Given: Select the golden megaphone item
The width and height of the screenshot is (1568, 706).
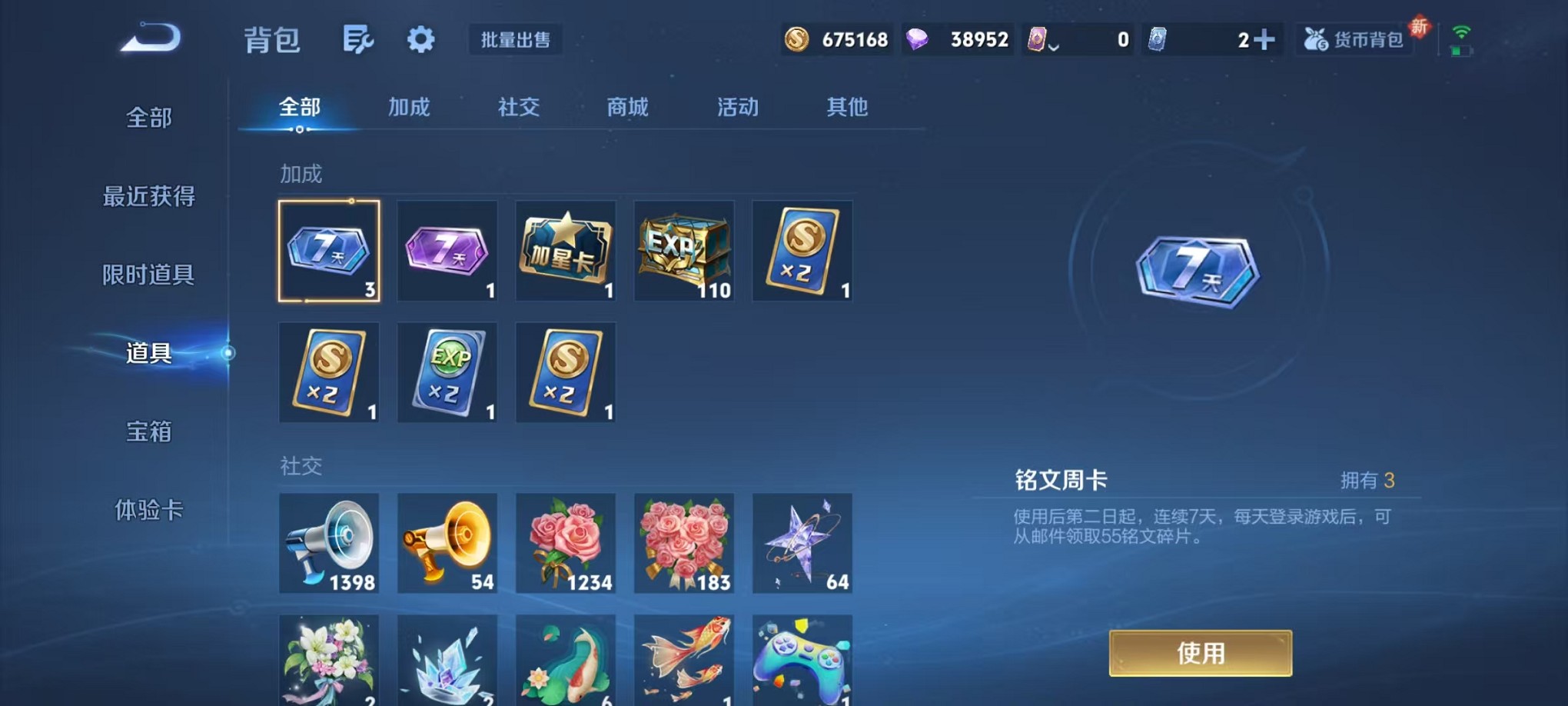Looking at the screenshot, I should tap(447, 544).
